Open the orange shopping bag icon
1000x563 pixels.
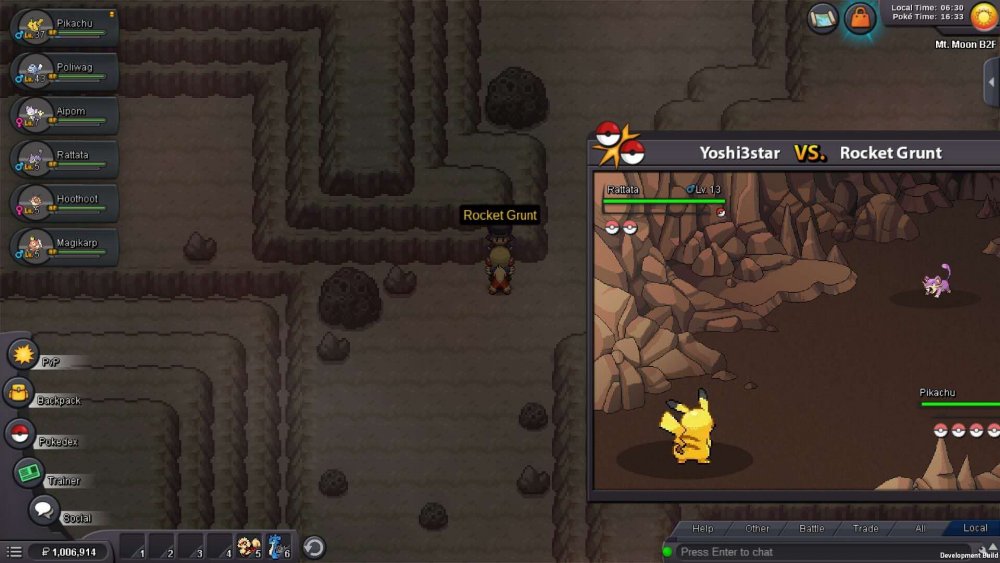860,18
